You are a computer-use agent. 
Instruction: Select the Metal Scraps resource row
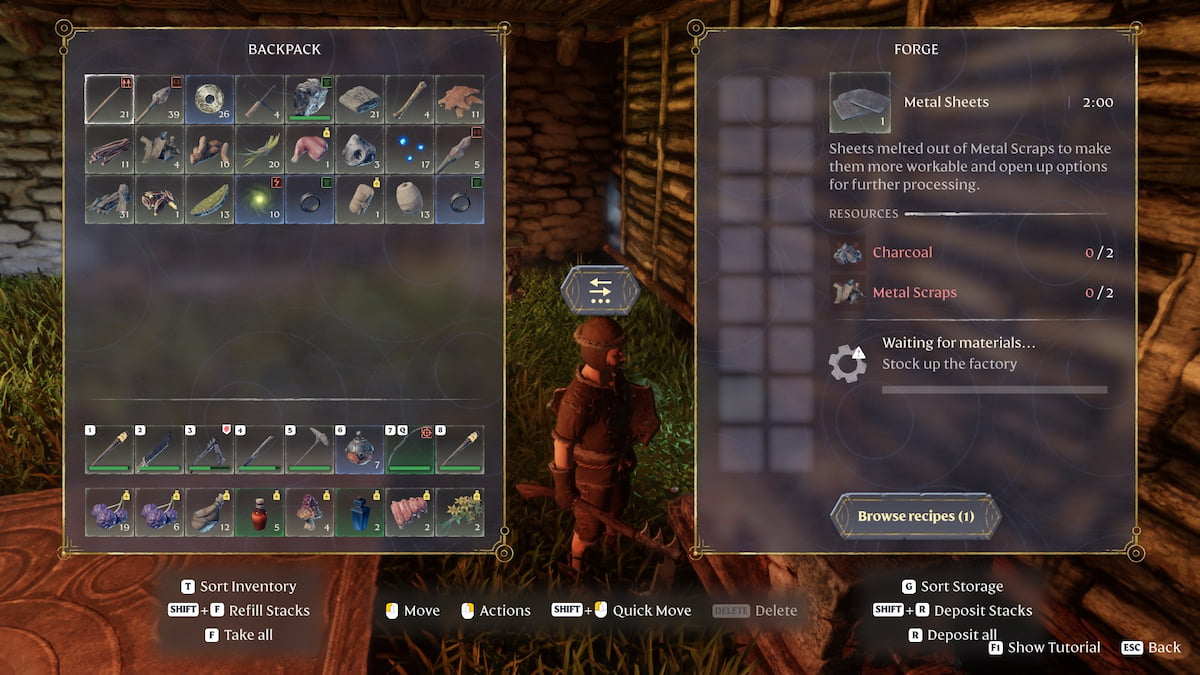point(970,292)
